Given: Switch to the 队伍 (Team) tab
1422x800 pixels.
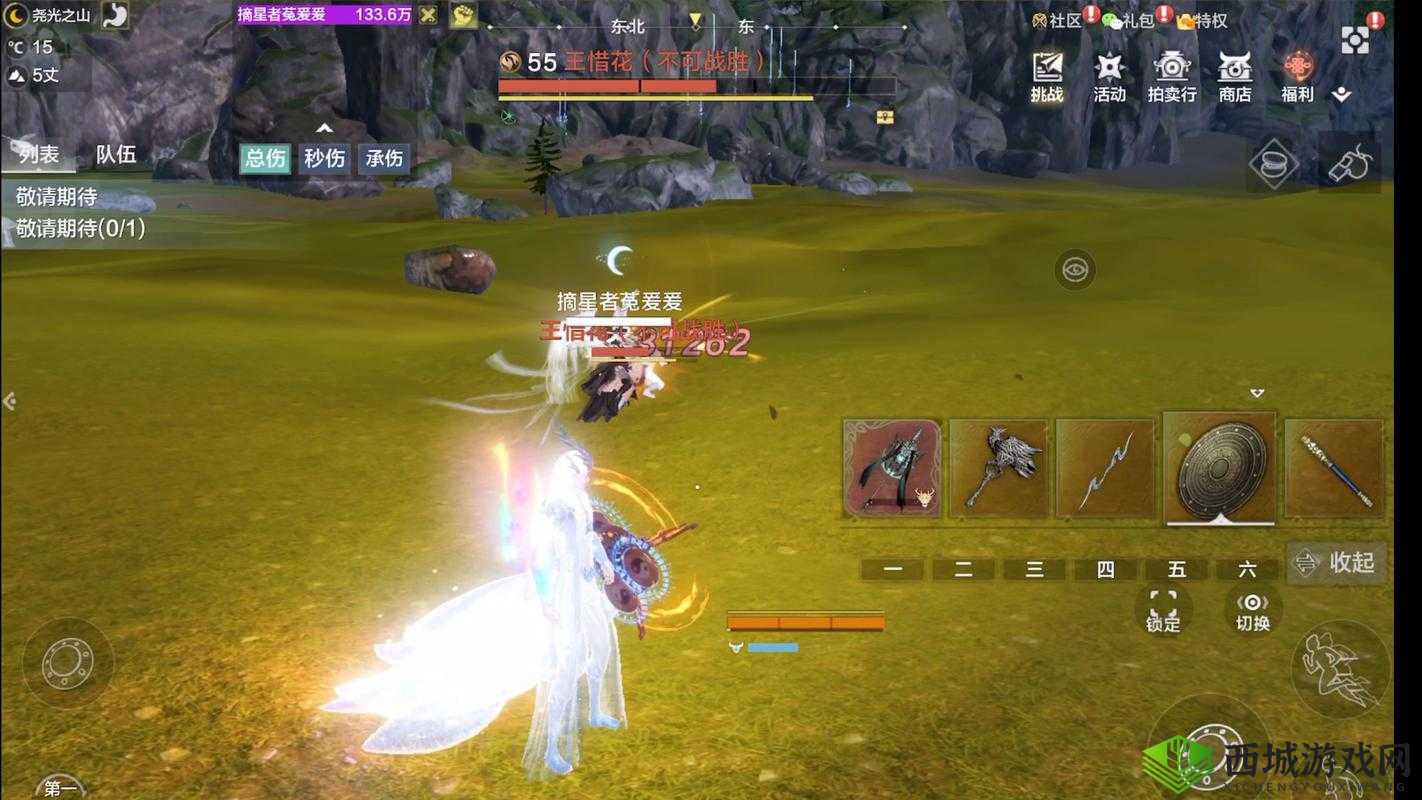Looking at the screenshot, I should 117,154.
